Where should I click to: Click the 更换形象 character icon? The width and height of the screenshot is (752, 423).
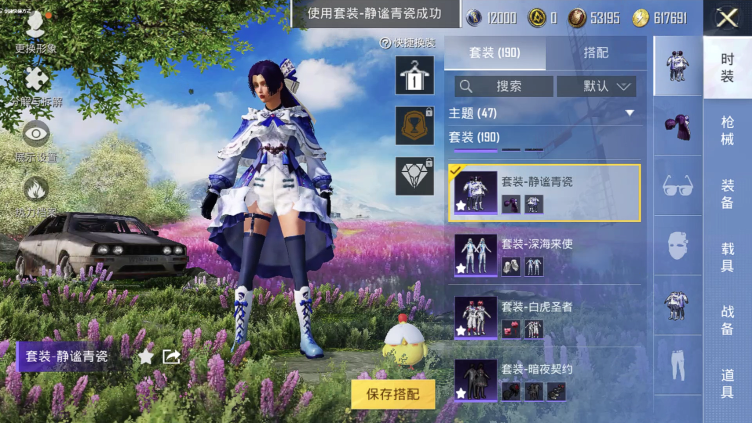36,30
